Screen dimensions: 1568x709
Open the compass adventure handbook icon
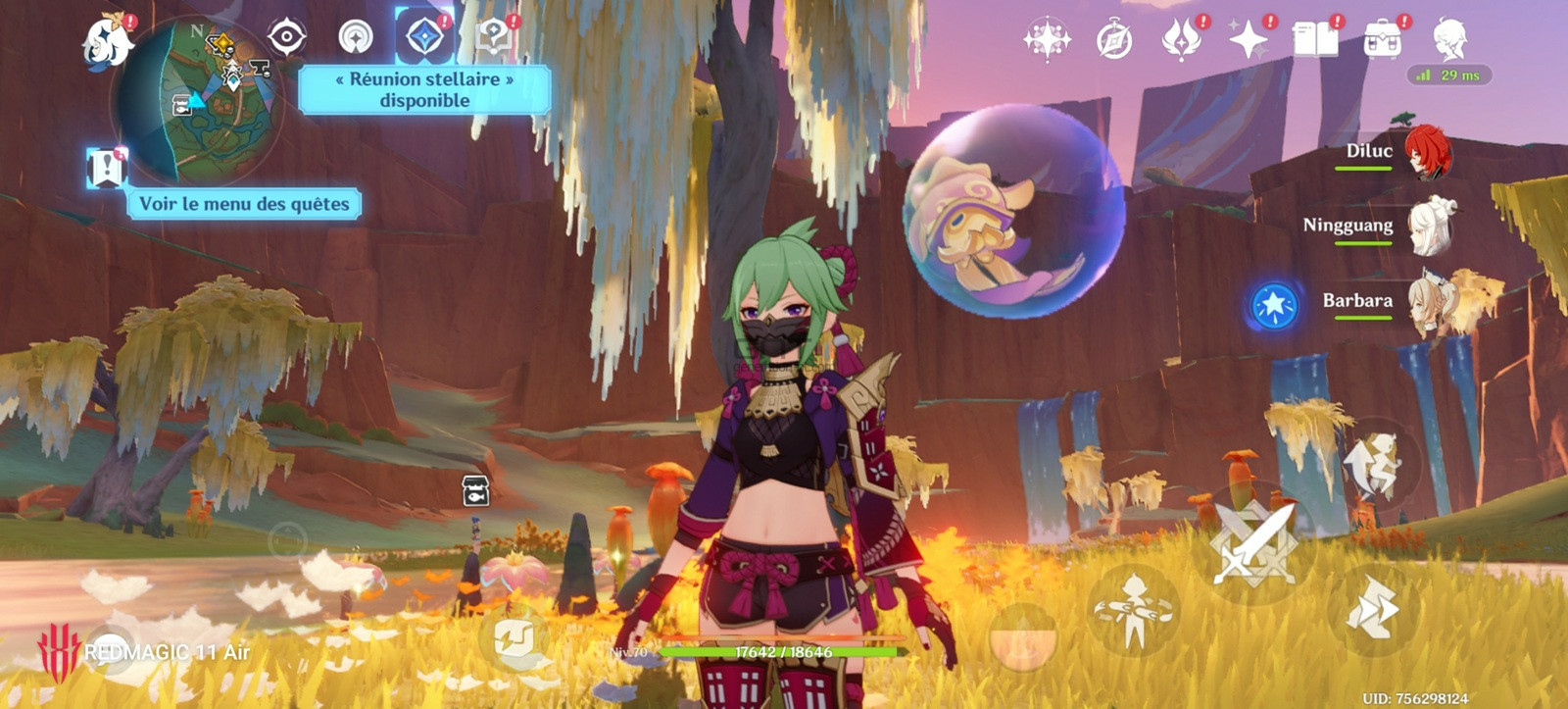click(x=1114, y=40)
